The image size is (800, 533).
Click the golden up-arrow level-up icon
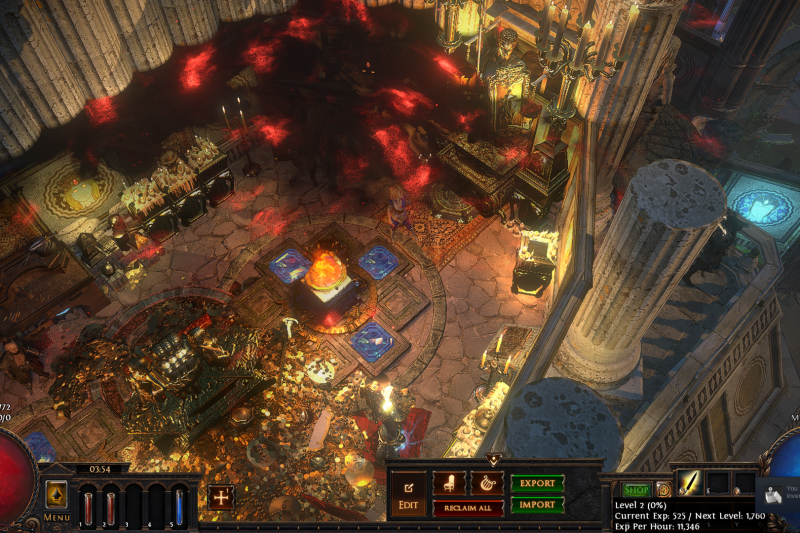tap(57, 491)
